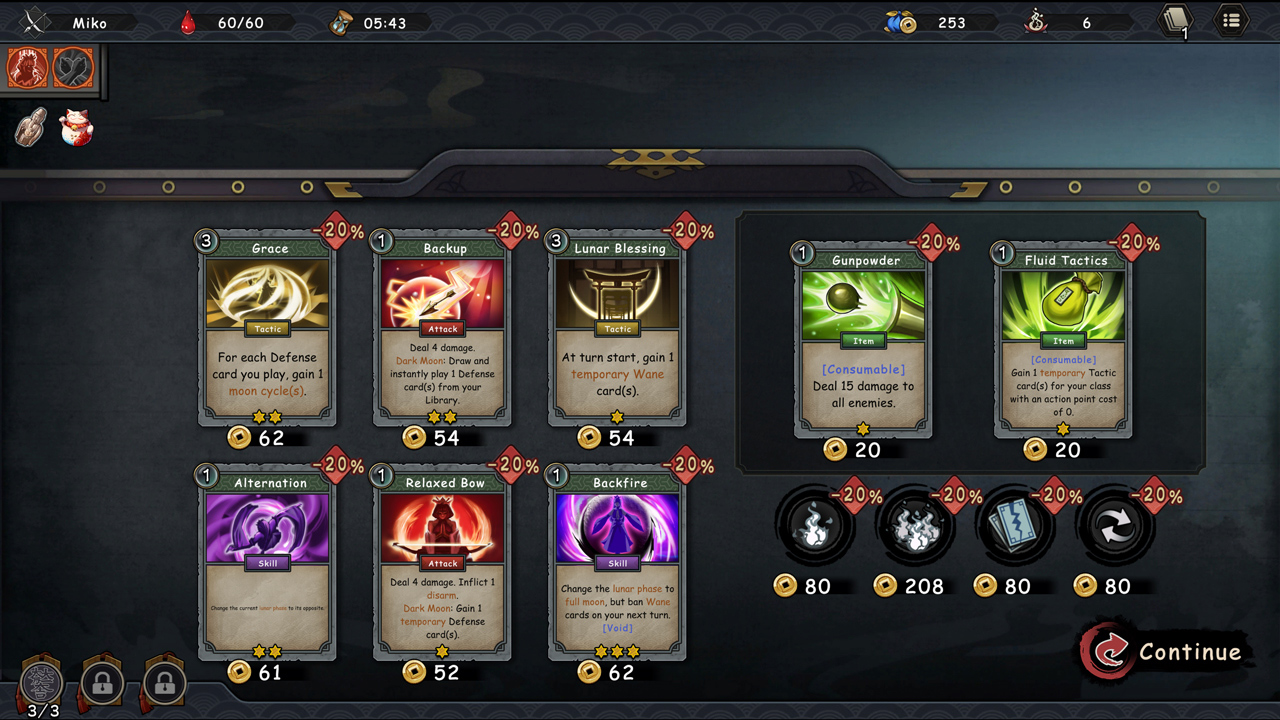Purchase the Fluid Tactics consumable

coord(1063,341)
